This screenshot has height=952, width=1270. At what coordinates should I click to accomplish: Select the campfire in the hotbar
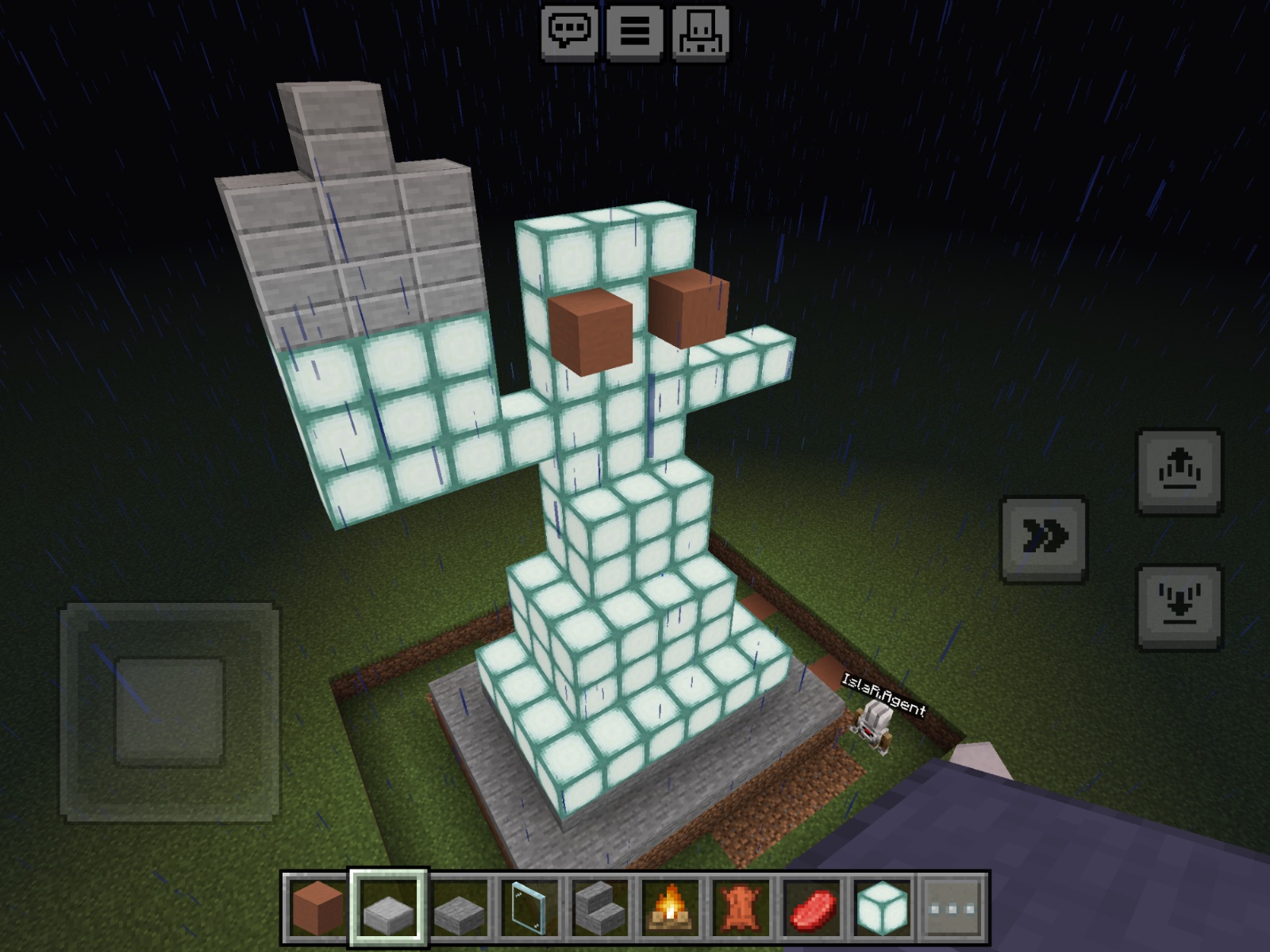click(x=671, y=908)
